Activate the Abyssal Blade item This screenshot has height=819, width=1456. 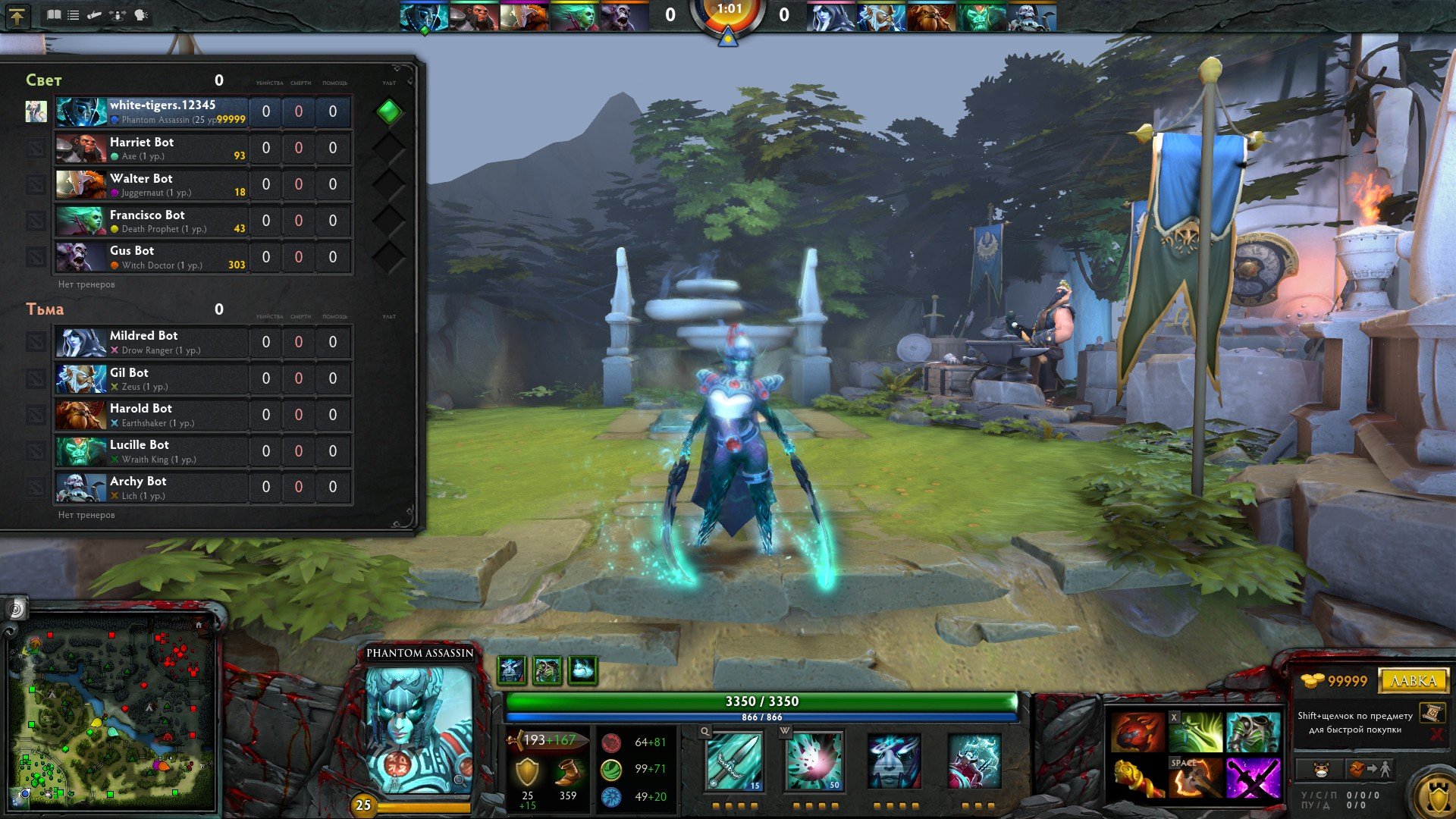(1253, 778)
